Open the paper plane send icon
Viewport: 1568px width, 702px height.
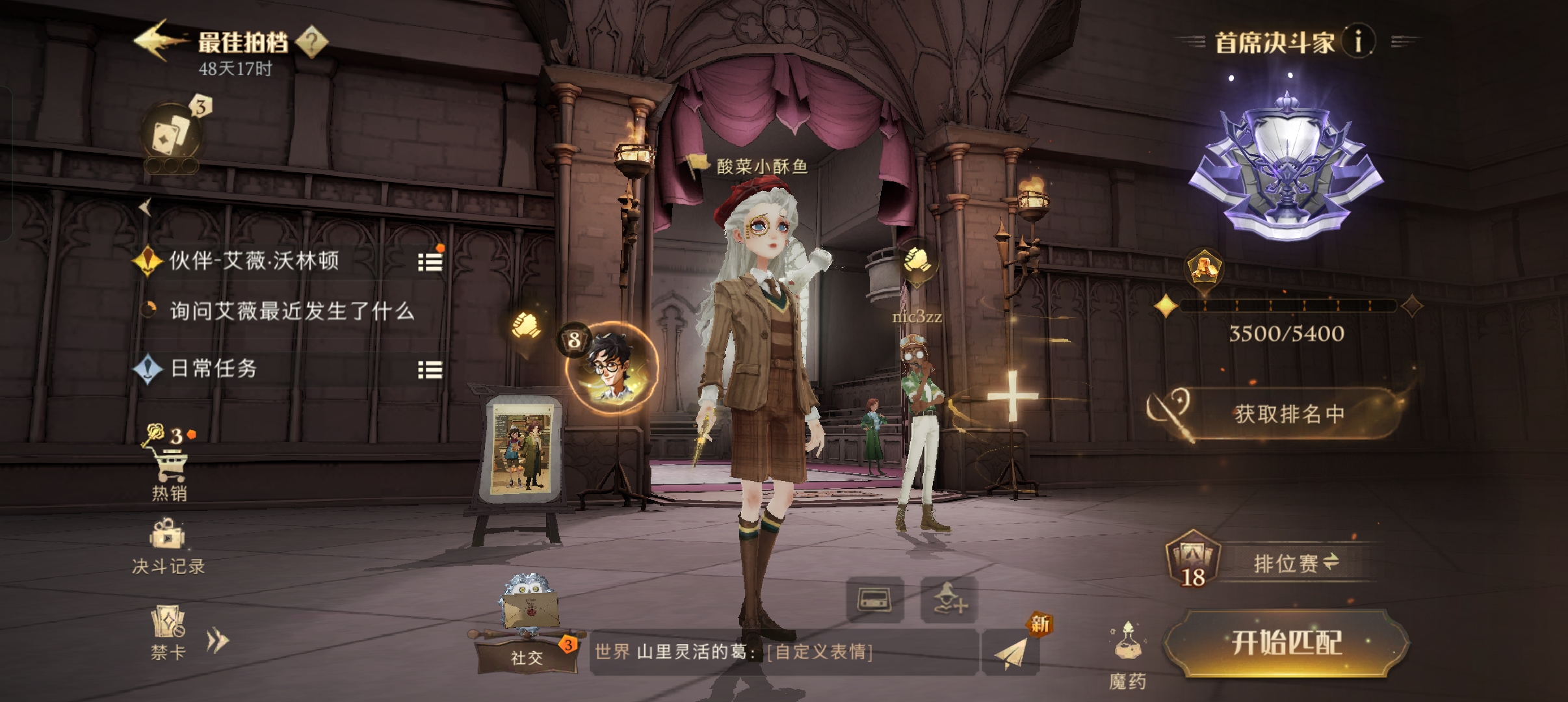click(1011, 652)
